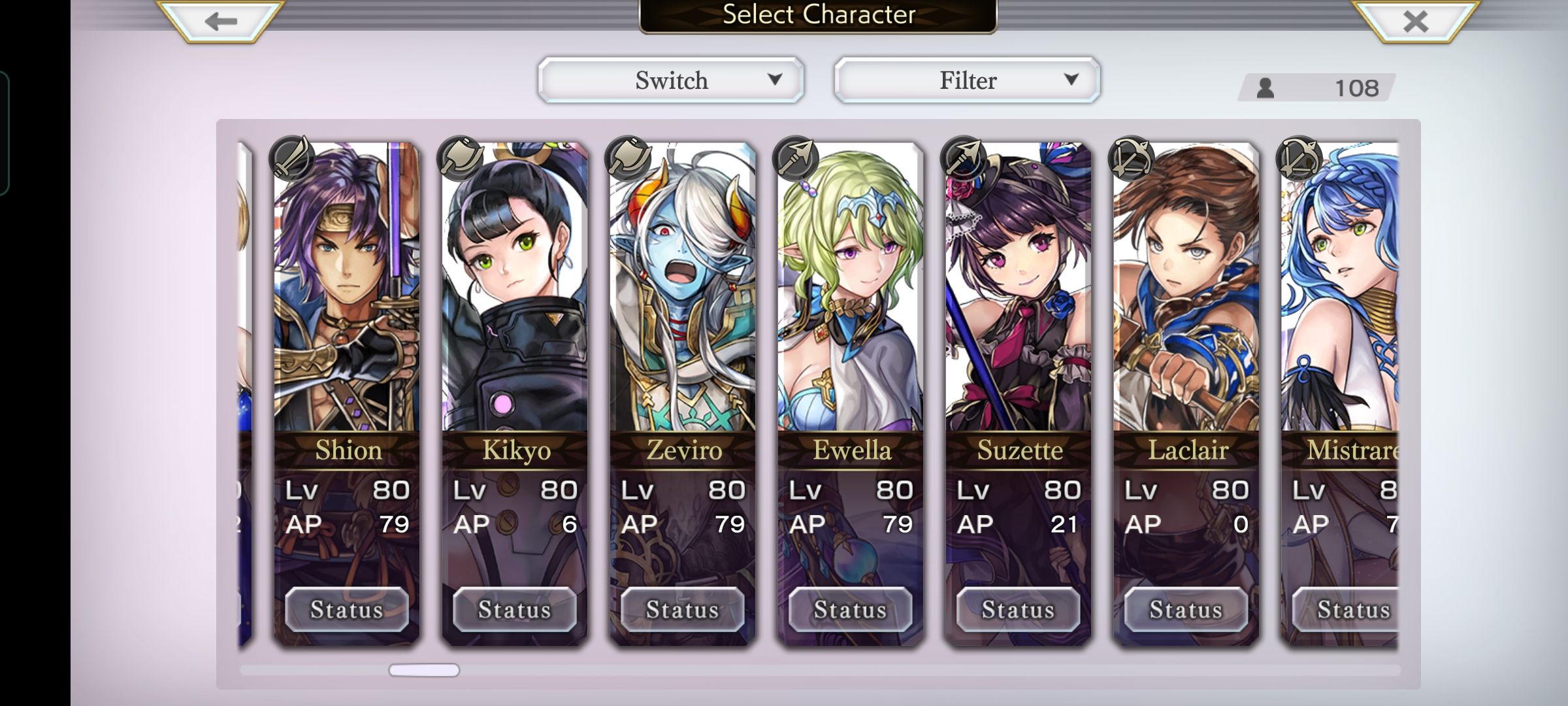The image size is (1568, 706).
Task: Close the Select Character screen
Action: click(x=1415, y=21)
